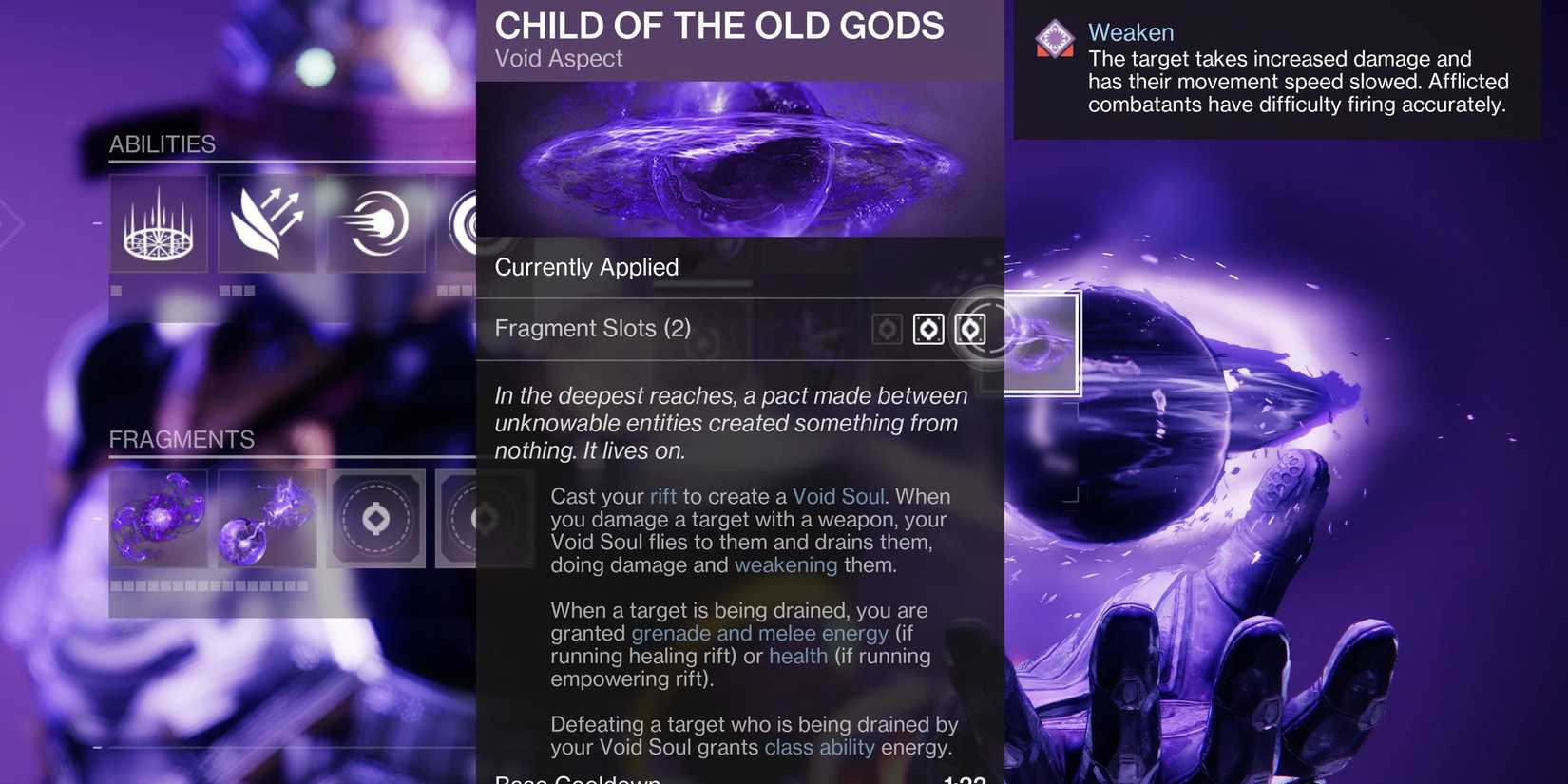
Task: Click the first equipped swirling fragment icon
Action: pos(159,518)
